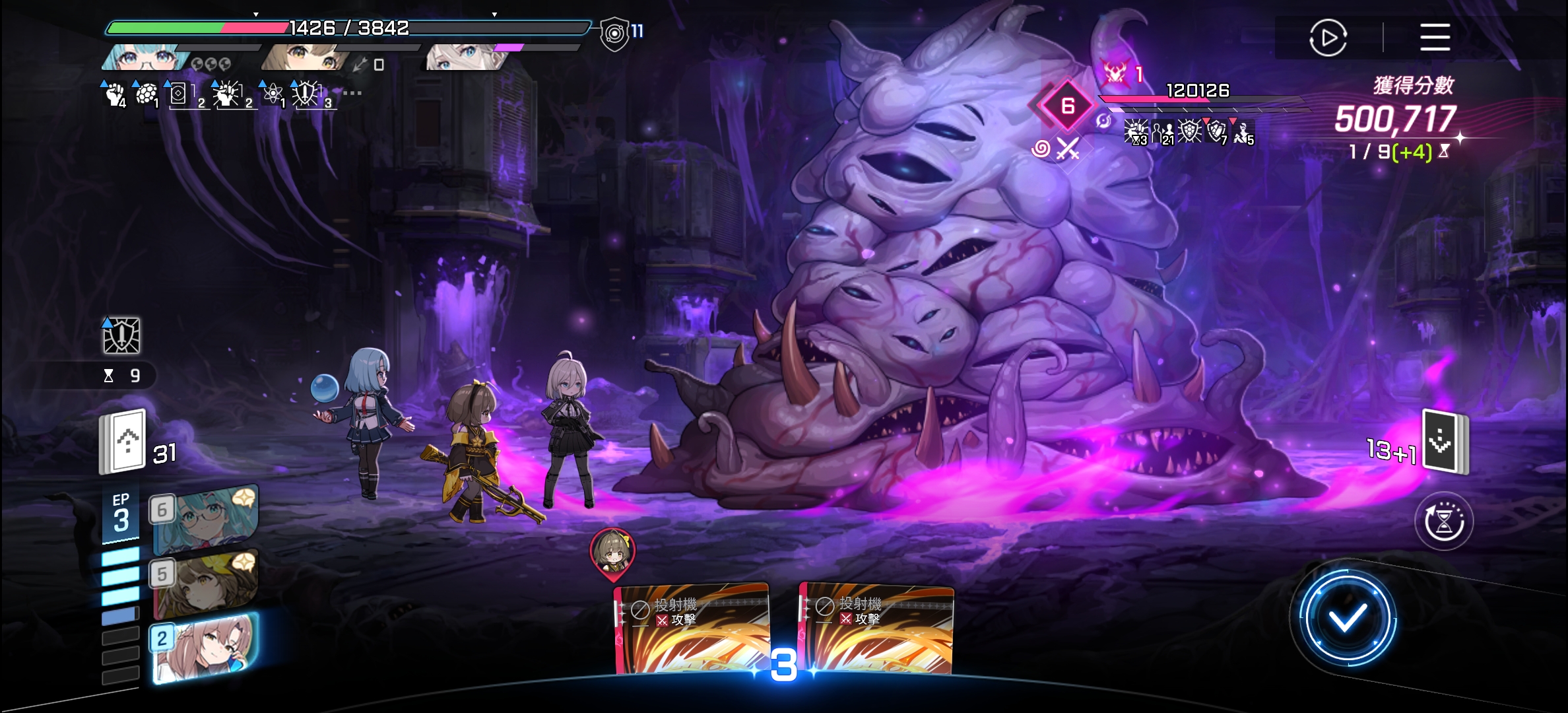View the enemy crossed-swords intent icon

pyautogui.click(x=1067, y=149)
